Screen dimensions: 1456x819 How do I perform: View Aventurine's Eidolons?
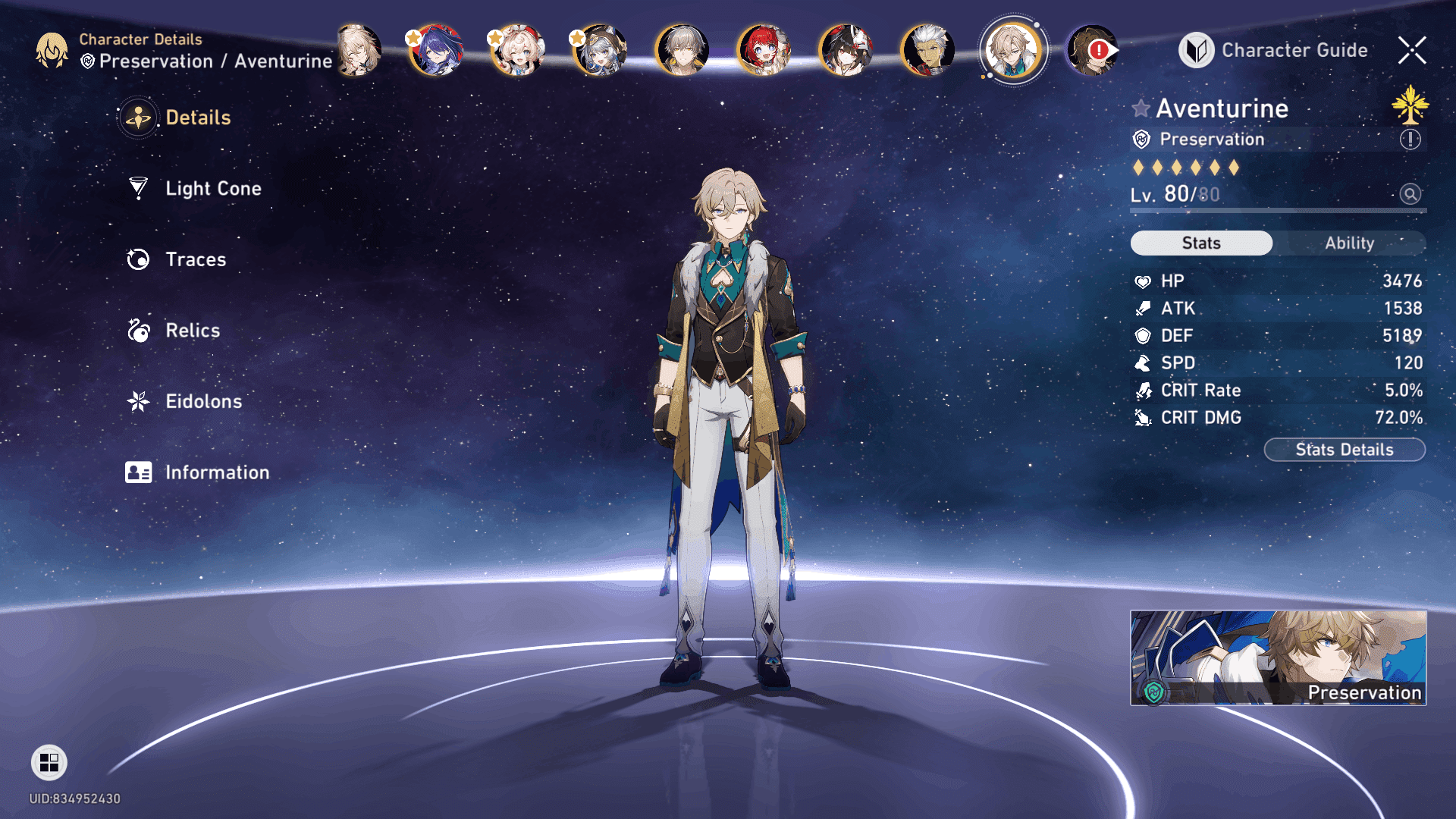(x=202, y=401)
